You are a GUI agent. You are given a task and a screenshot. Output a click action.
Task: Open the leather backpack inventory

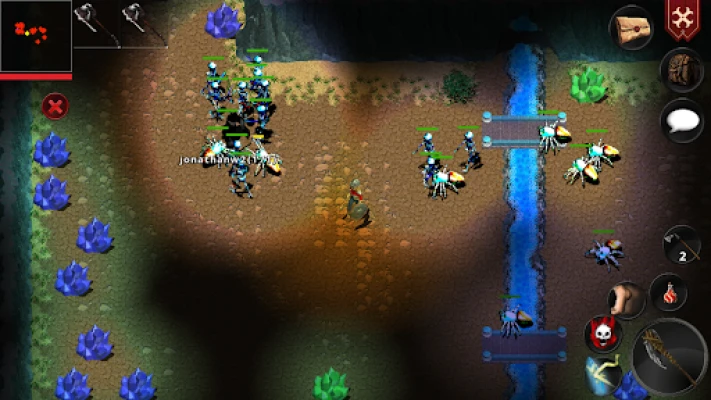click(x=681, y=70)
